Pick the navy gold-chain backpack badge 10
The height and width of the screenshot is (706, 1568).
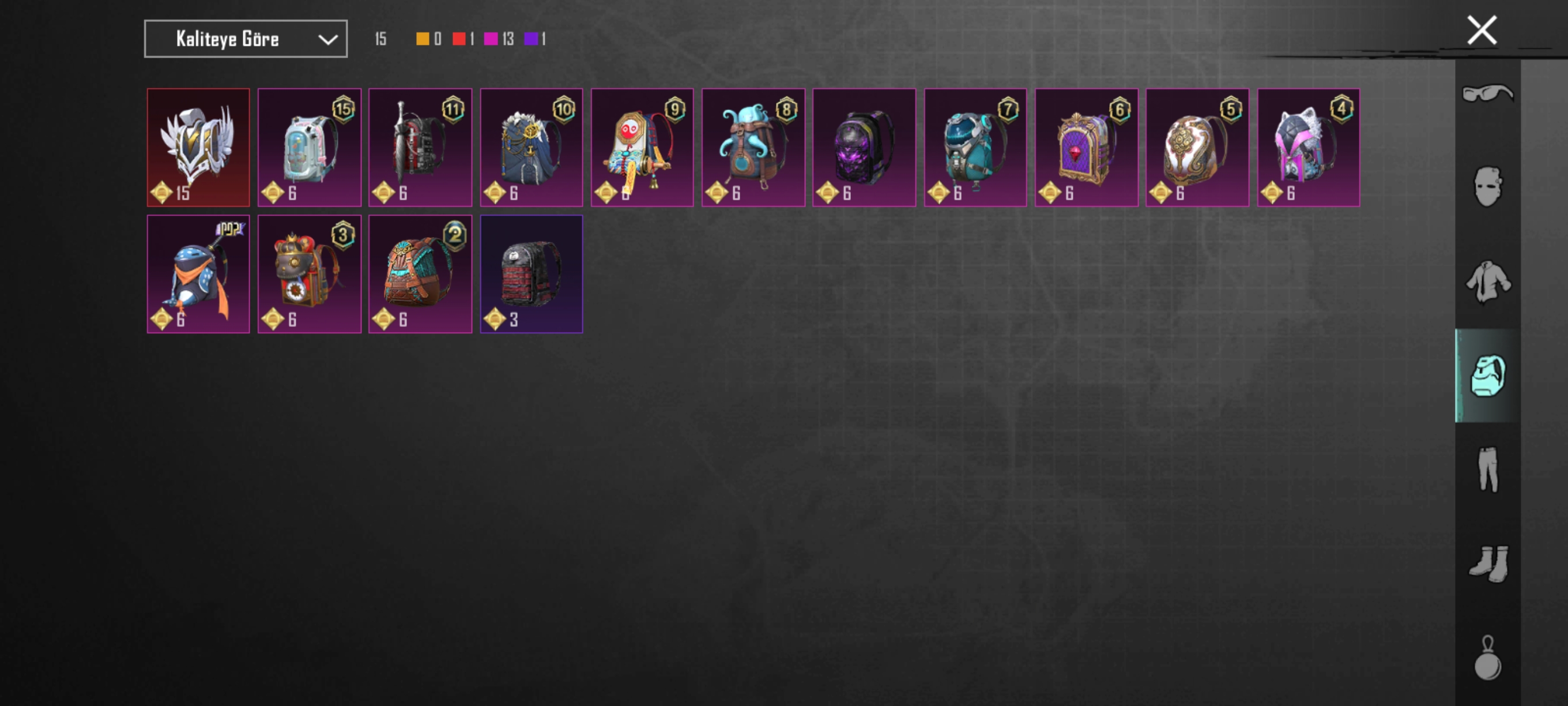[x=531, y=148]
